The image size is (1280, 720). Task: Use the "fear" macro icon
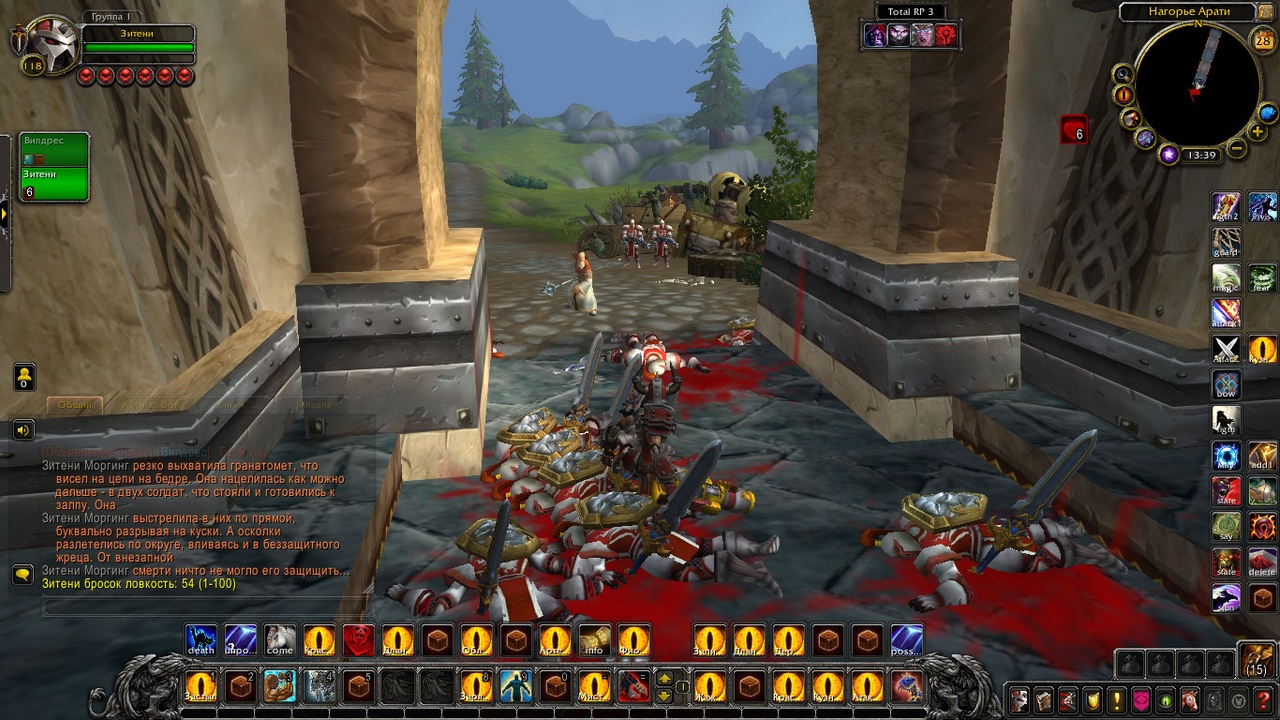tap(1262, 277)
